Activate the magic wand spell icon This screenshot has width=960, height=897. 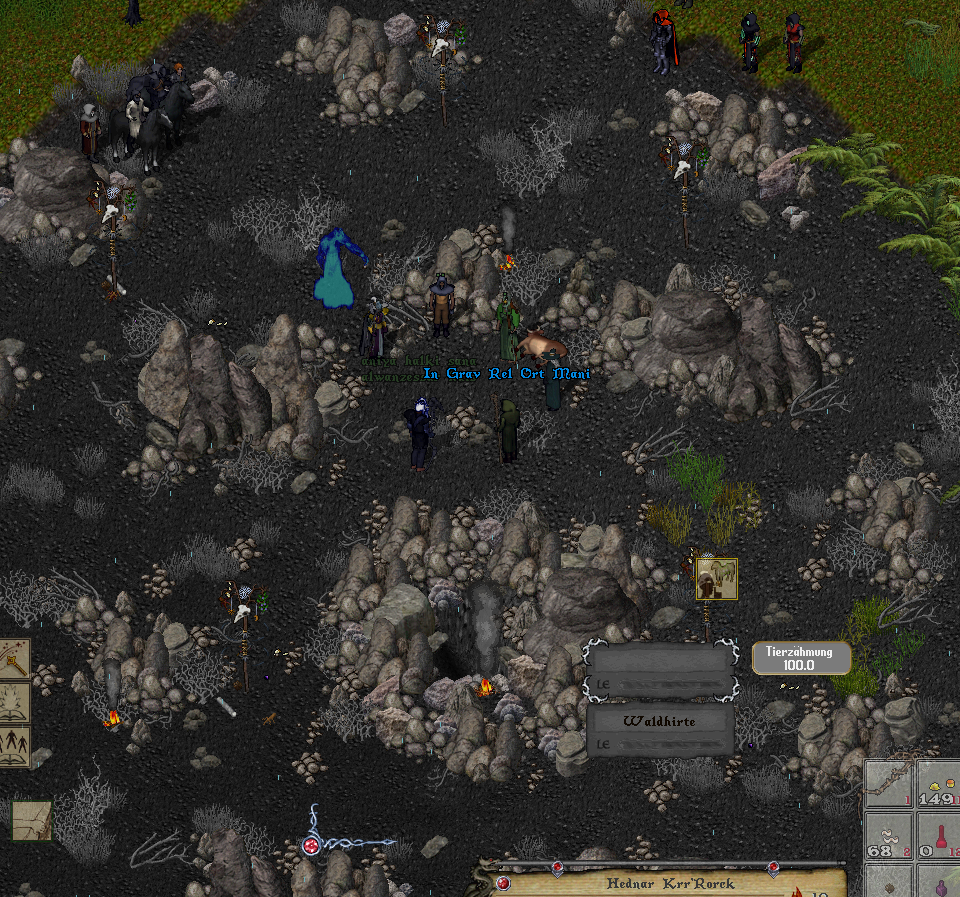pos(14,659)
